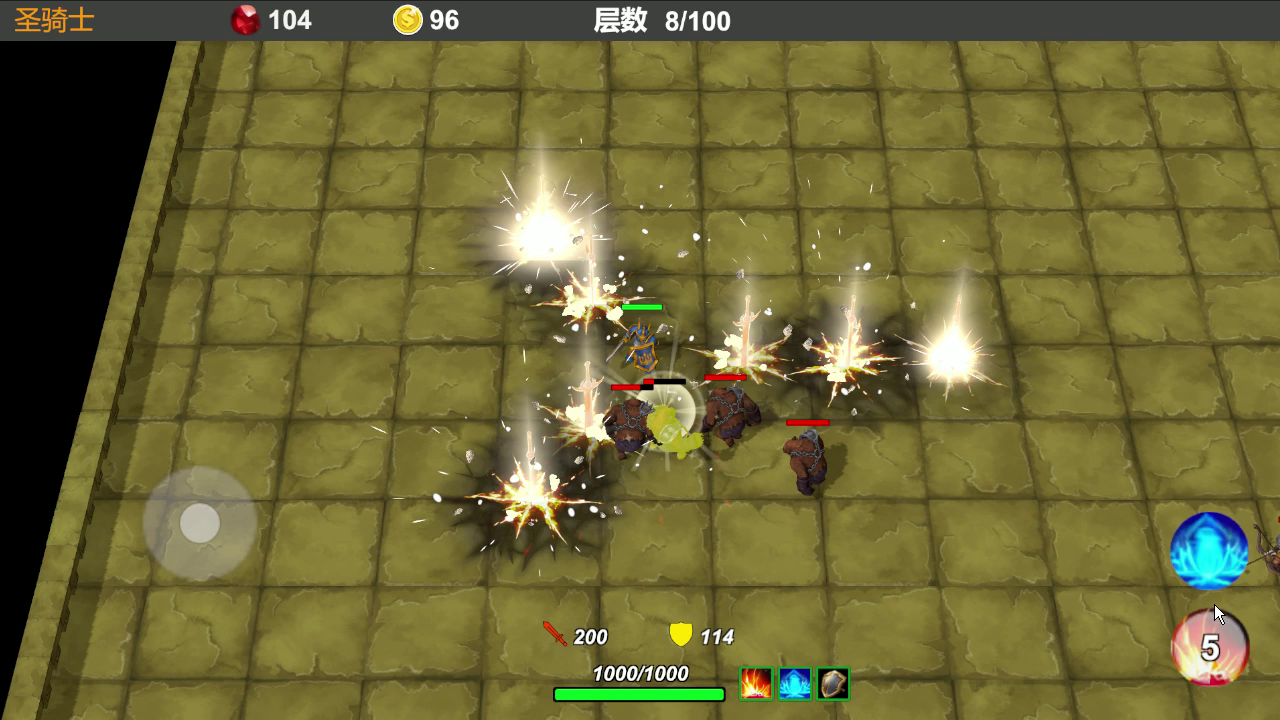Click the red gem currency icon

247,20
